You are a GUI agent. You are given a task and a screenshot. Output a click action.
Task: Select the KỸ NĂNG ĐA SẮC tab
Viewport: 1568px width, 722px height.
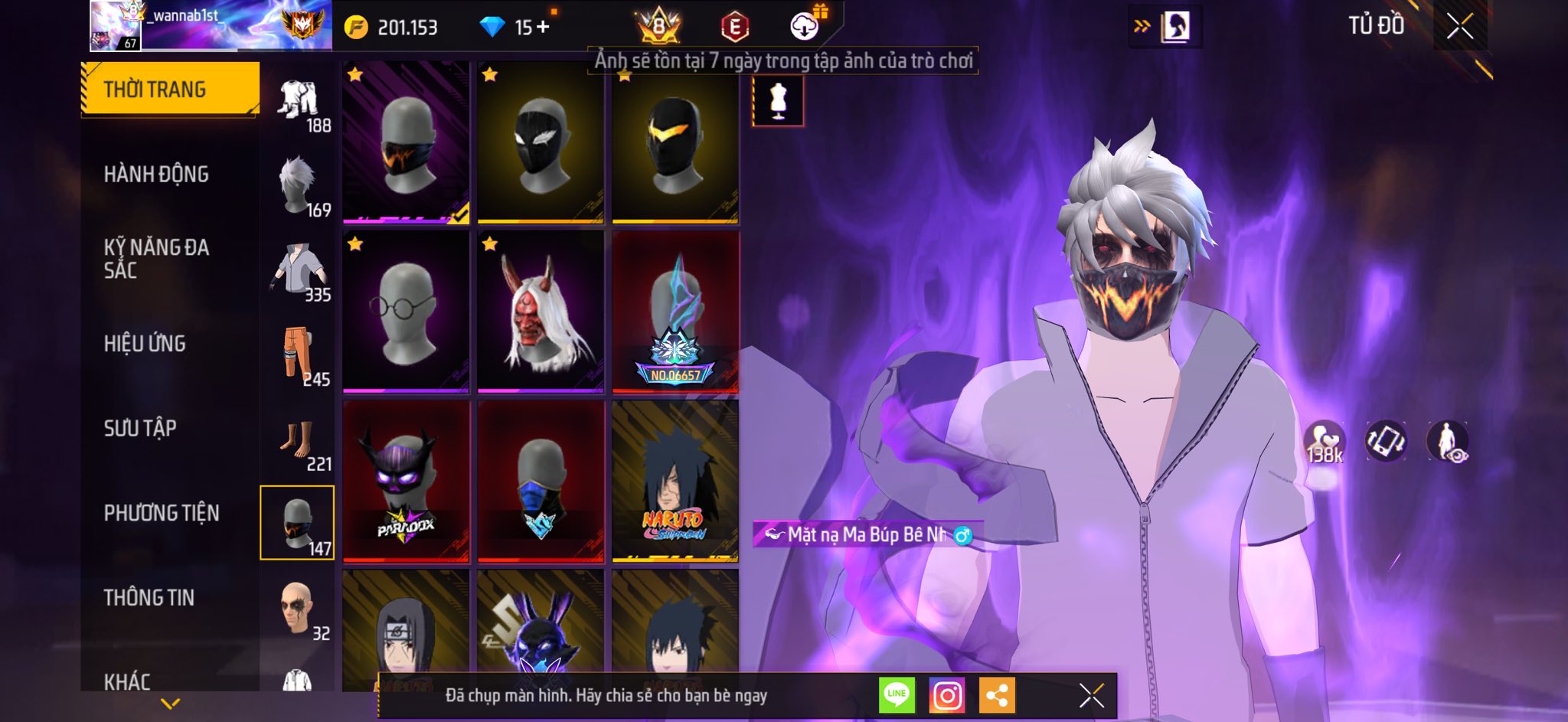point(156,259)
